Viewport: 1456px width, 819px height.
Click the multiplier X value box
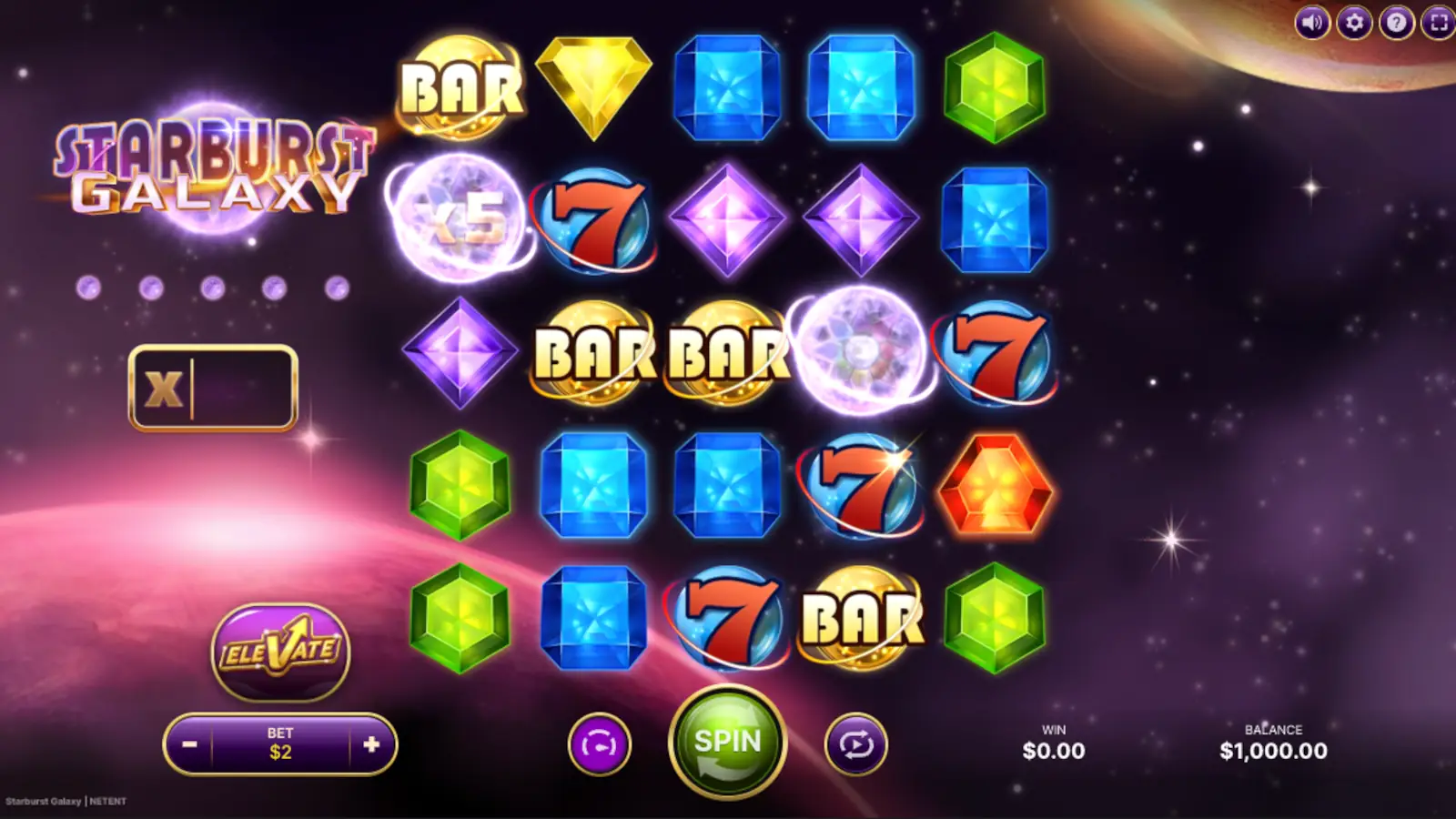[215, 387]
